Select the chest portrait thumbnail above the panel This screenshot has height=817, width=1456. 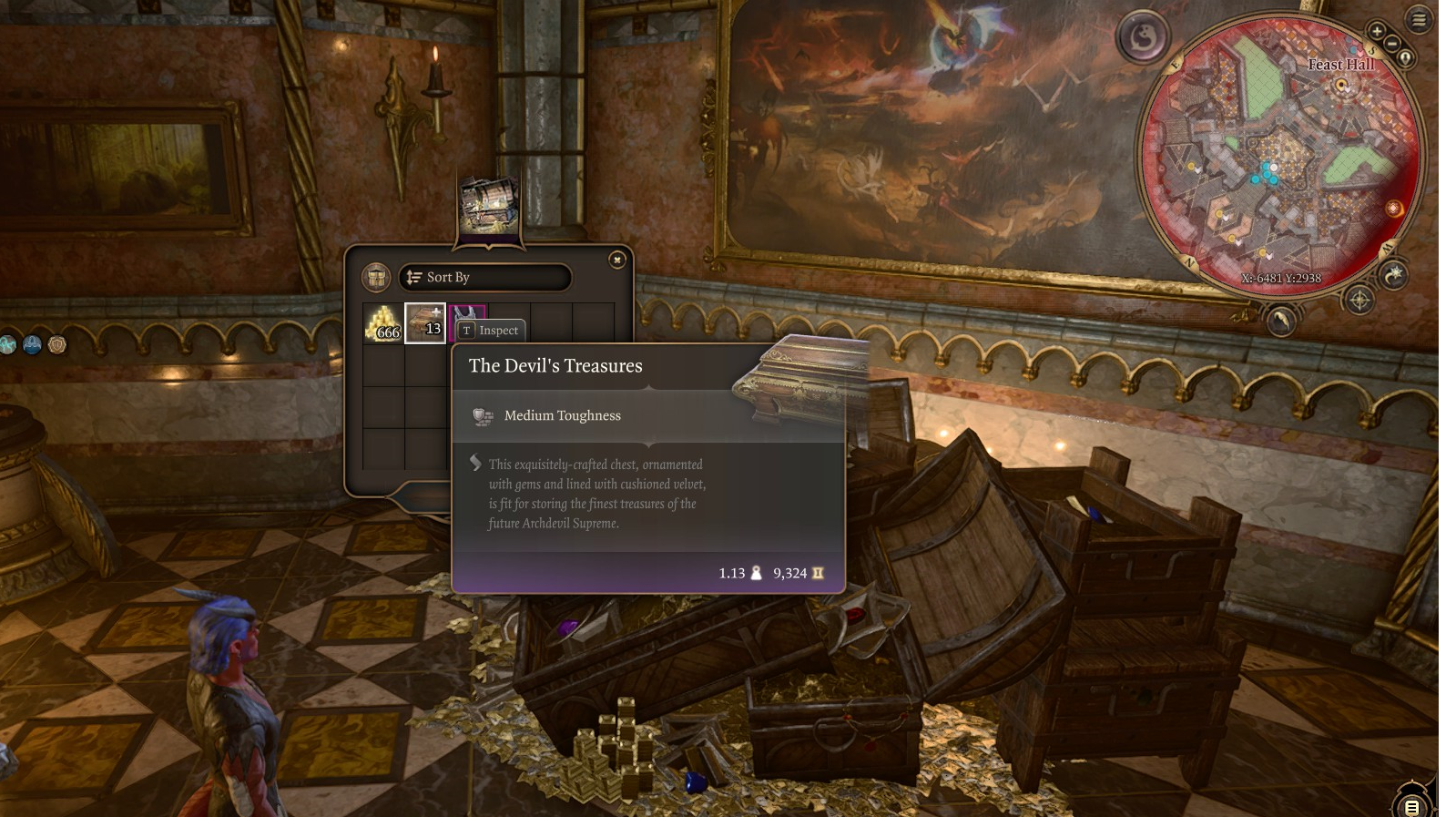489,206
